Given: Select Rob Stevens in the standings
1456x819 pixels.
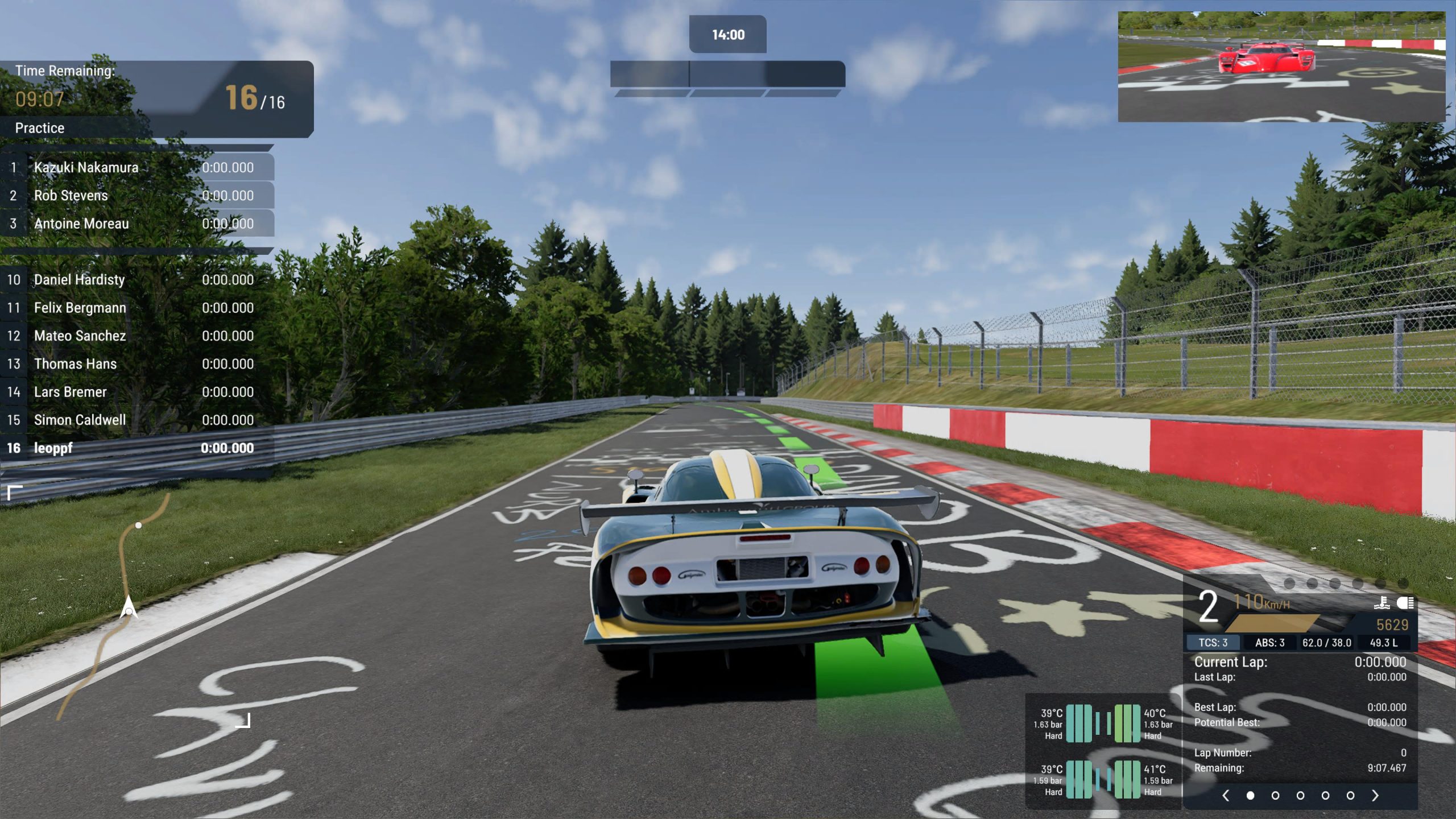Looking at the screenshot, I should coord(136,196).
